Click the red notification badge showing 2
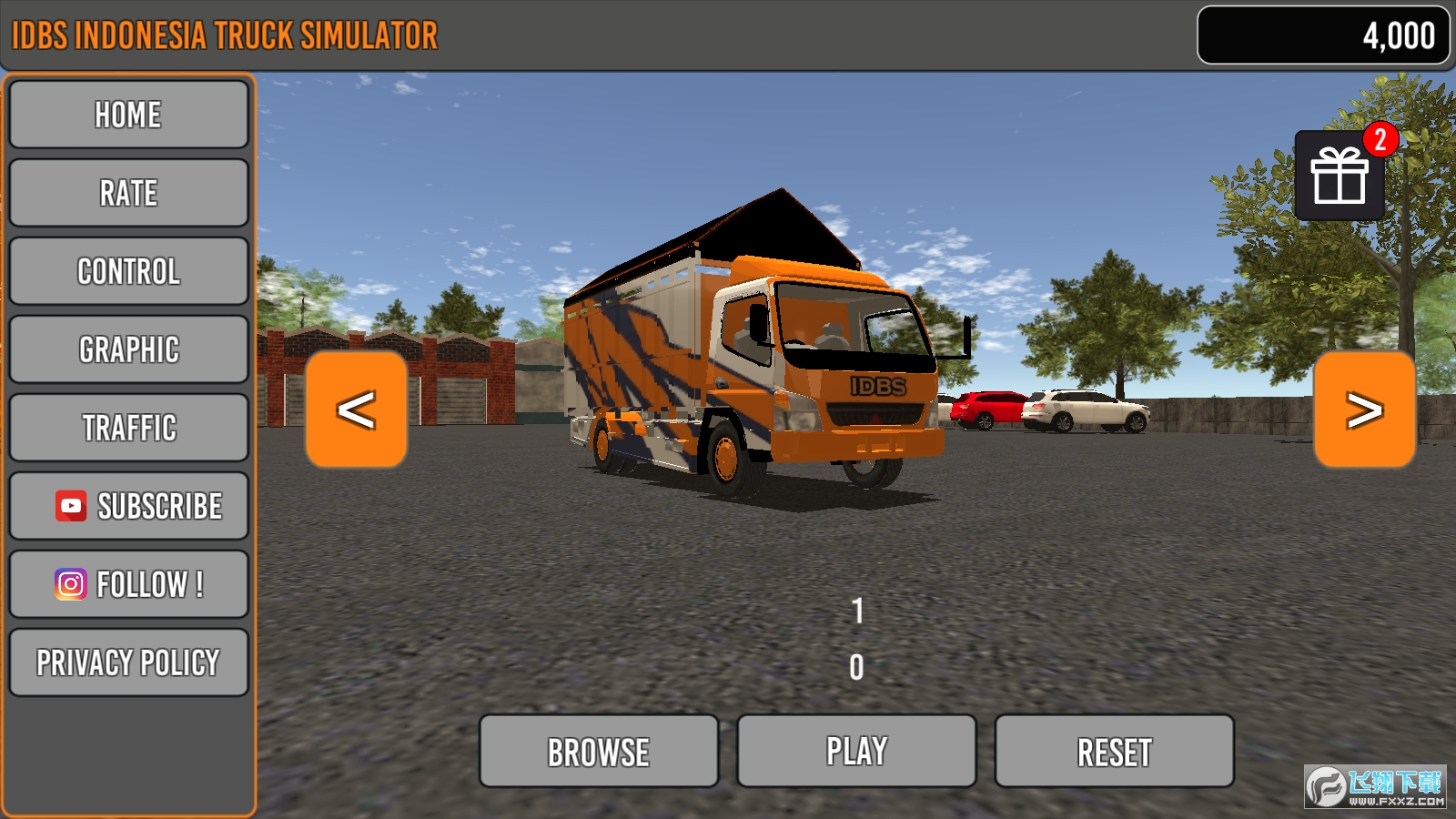The image size is (1456, 819). (1381, 138)
